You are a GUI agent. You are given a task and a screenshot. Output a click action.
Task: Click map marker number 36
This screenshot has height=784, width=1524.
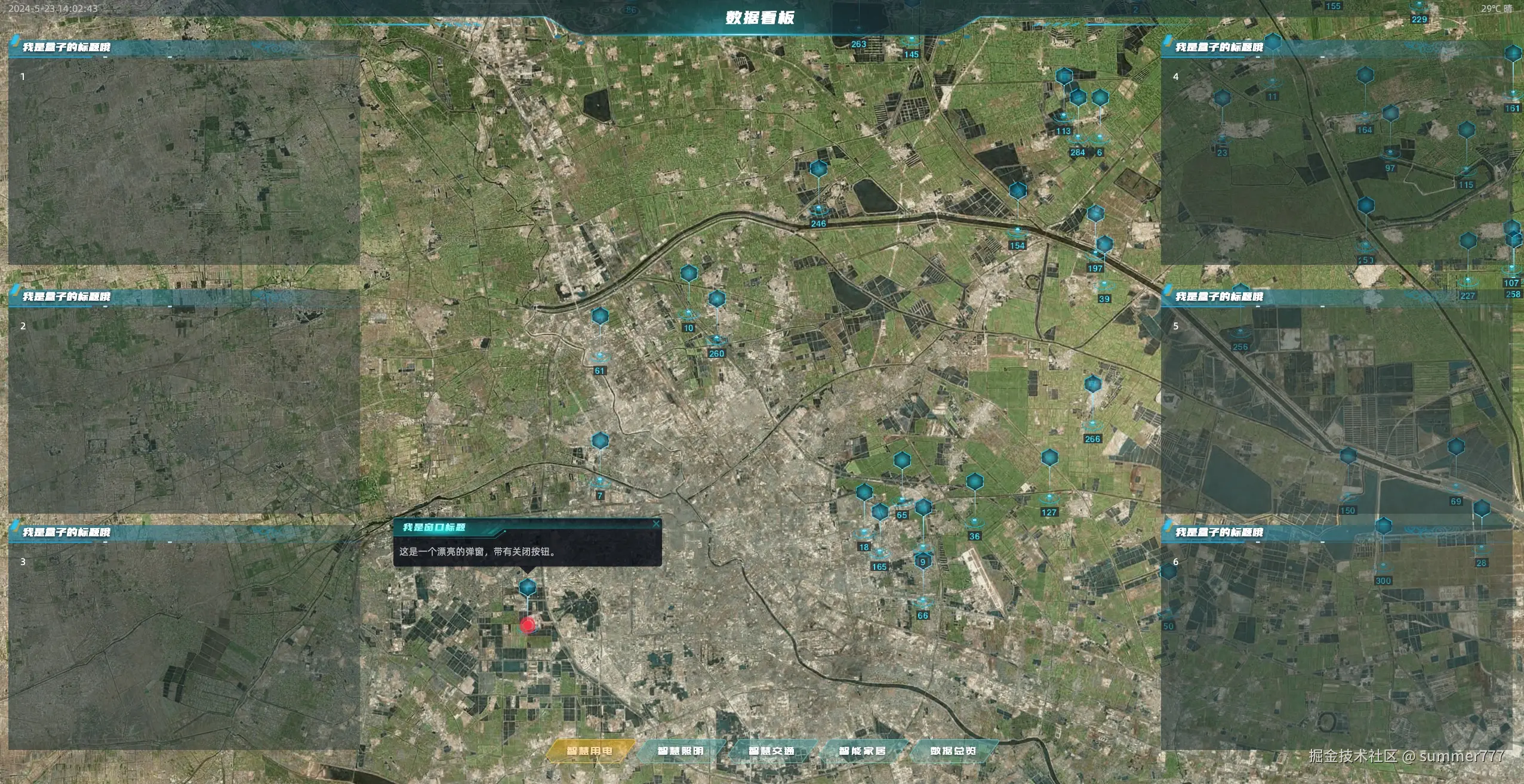click(x=974, y=481)
